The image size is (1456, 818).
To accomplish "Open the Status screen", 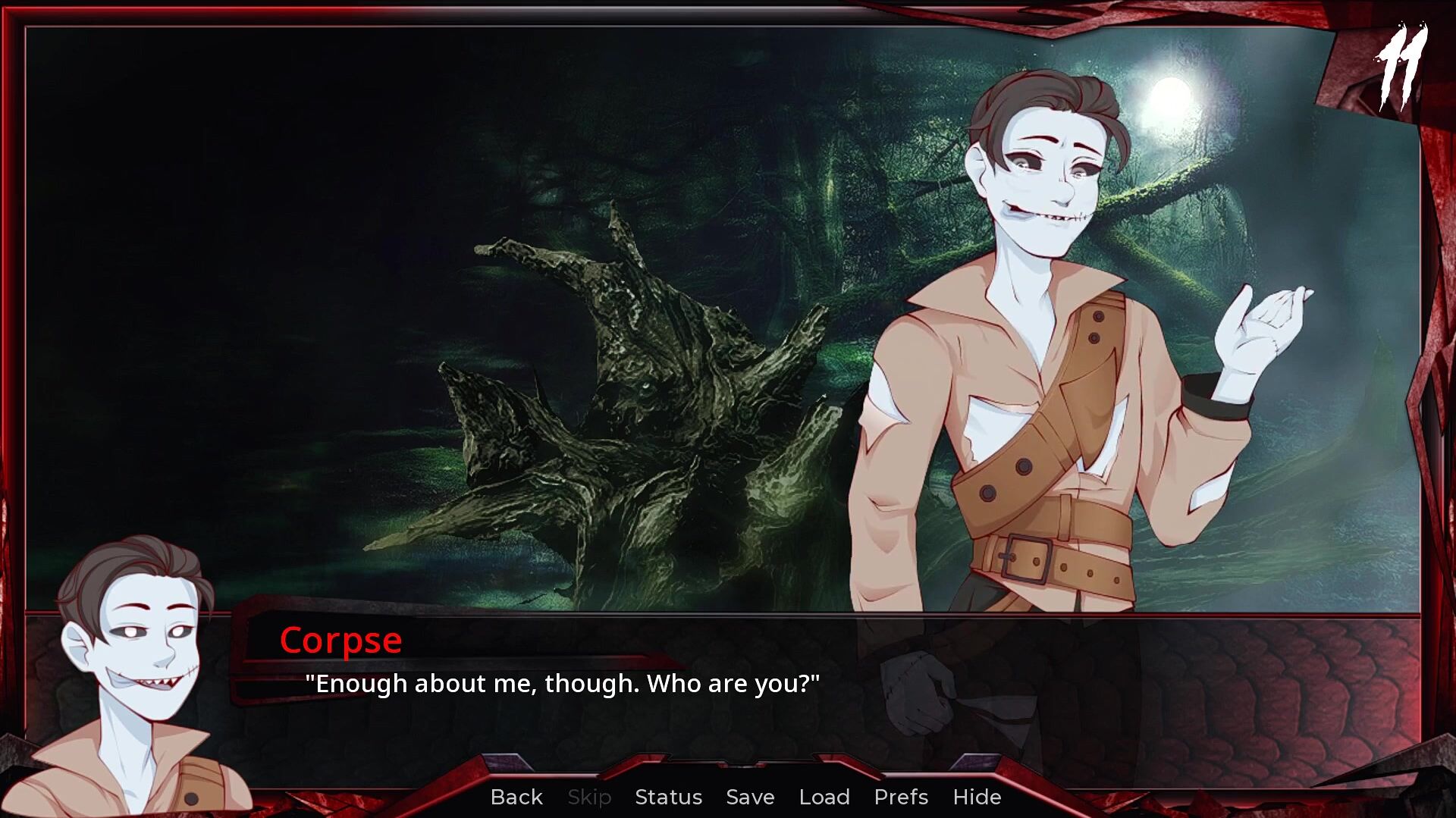I will [x=668, y=797].
